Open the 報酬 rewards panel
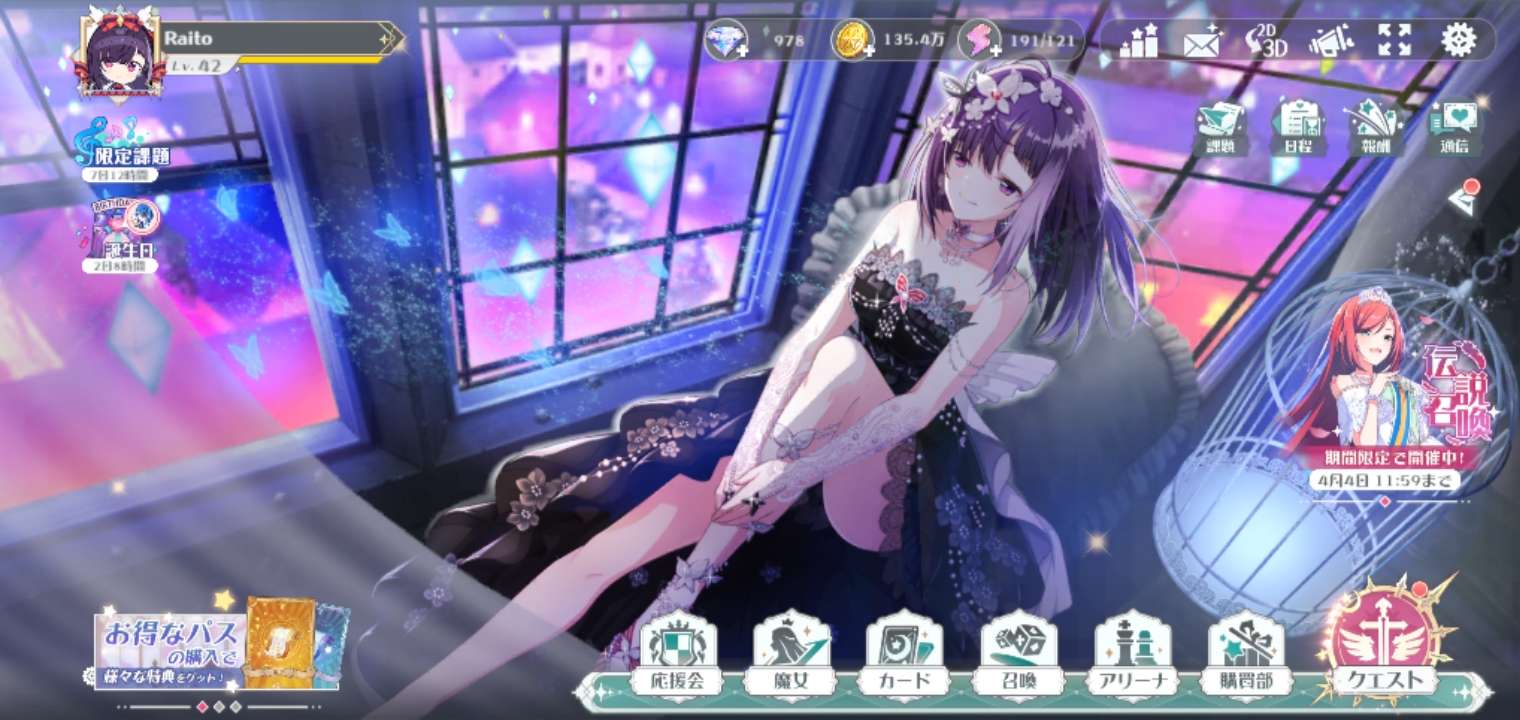The image size is (1520, 720). point(1374,128)
